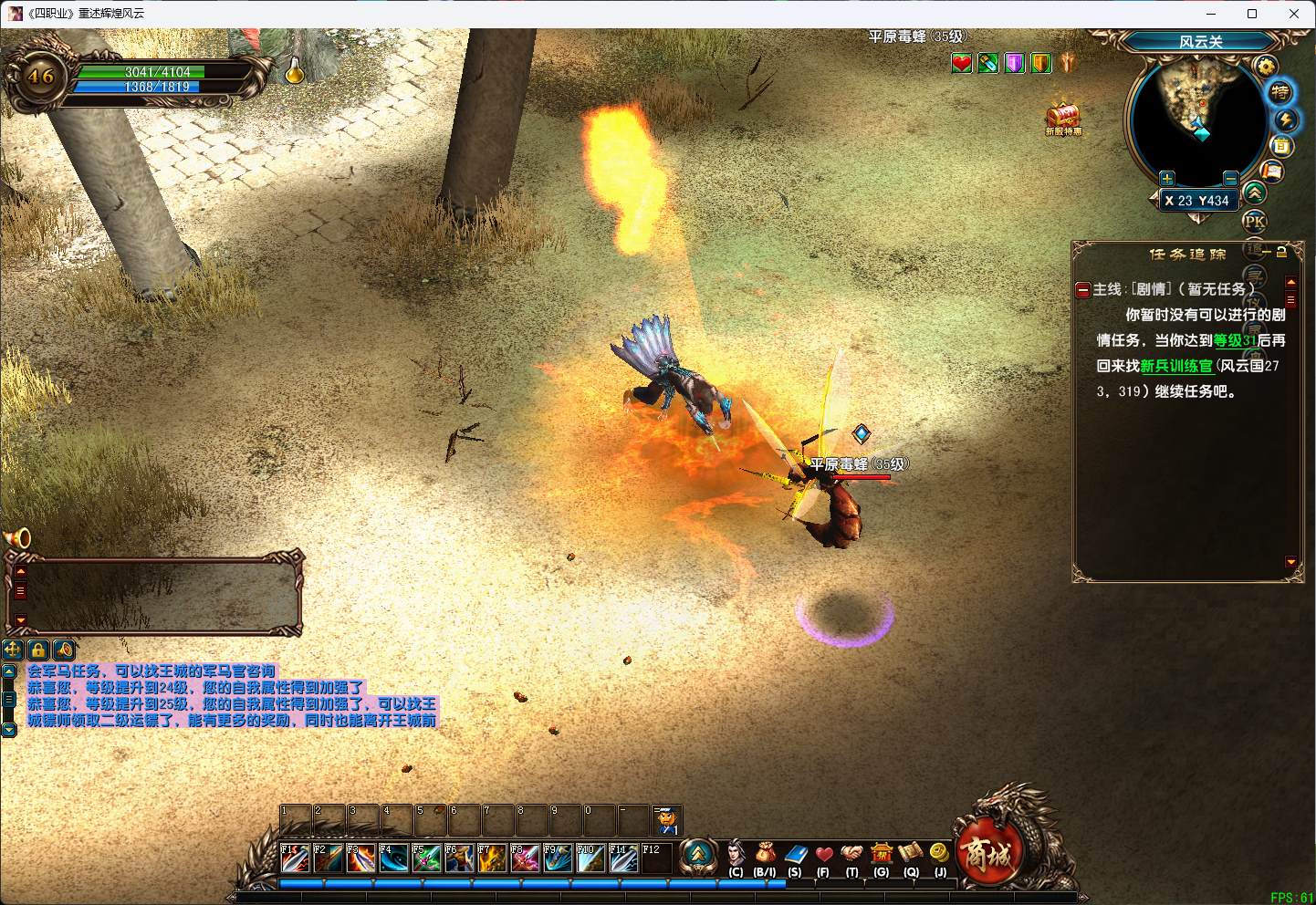The width and height of the screenshot is (1316, 905).
Task: Open the red 商城 shop button
Action: [x=988, y=854]
